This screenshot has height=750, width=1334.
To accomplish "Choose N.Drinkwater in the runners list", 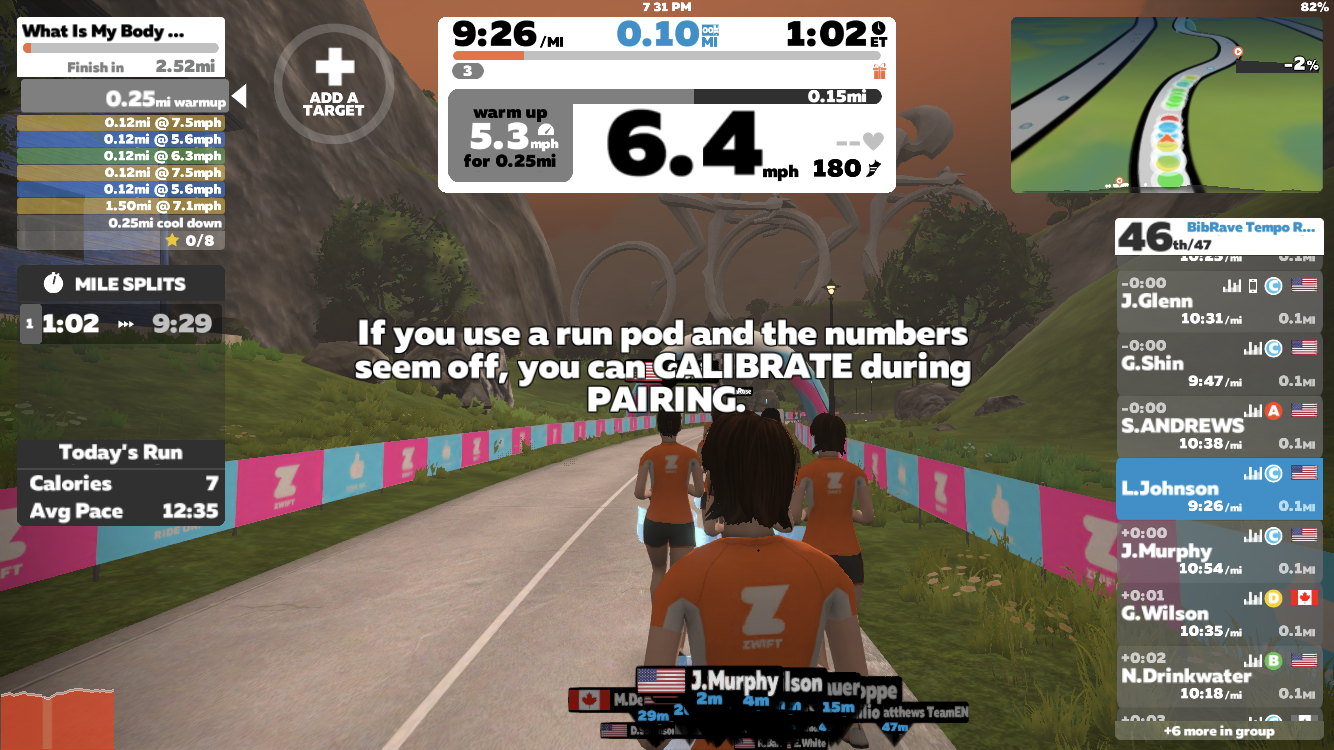I will pyautogui.click(x=1218, y=676).
